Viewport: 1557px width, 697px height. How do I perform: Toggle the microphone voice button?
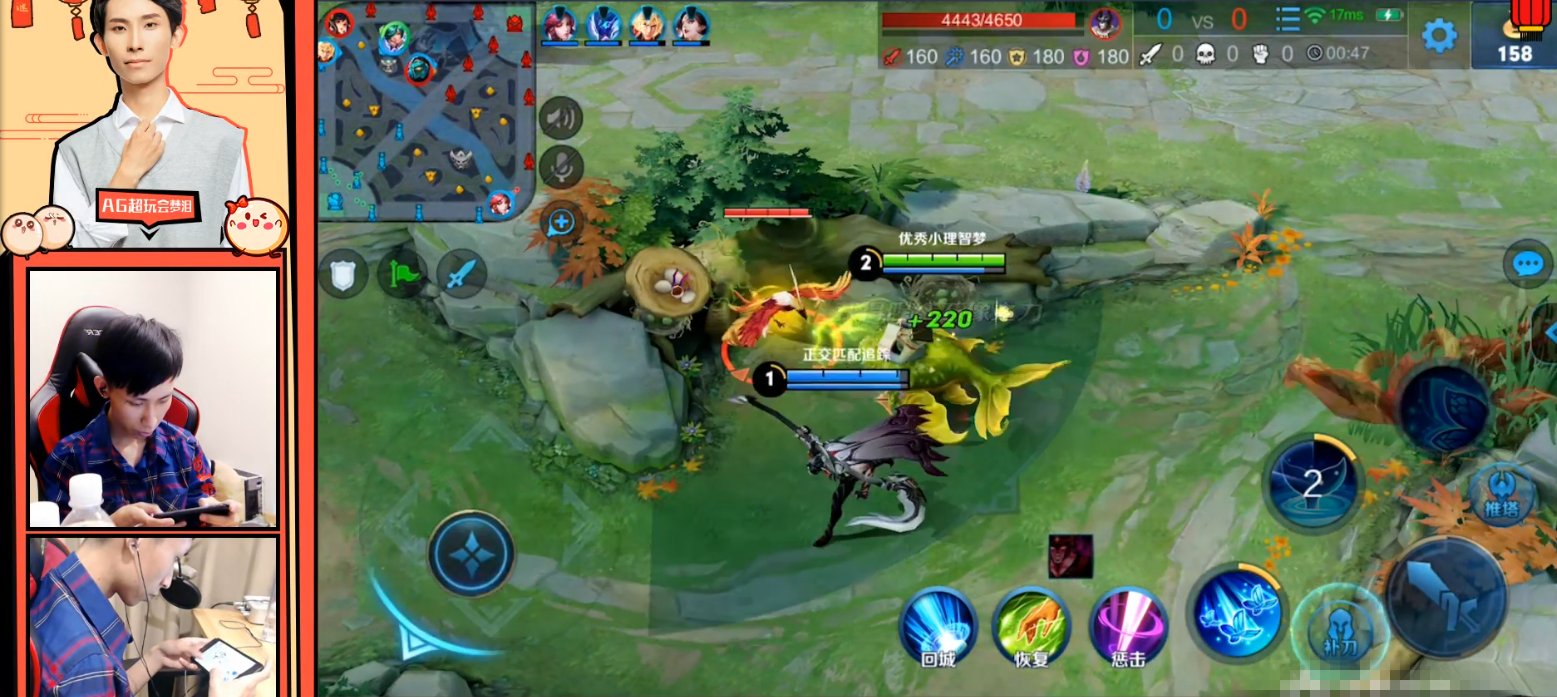(561, 167)
